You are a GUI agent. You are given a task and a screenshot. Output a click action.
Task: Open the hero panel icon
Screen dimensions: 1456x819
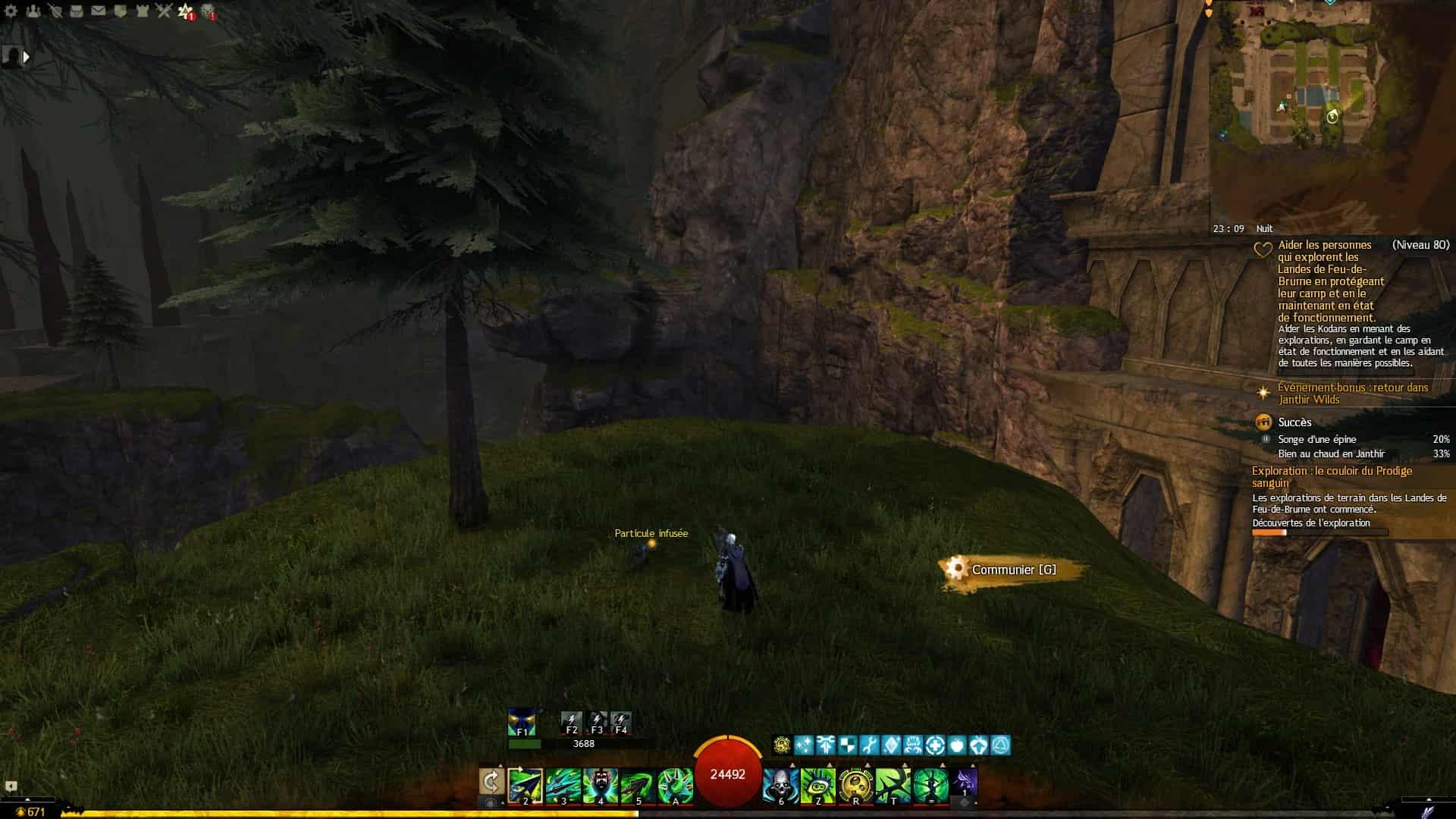coord(55,11)
